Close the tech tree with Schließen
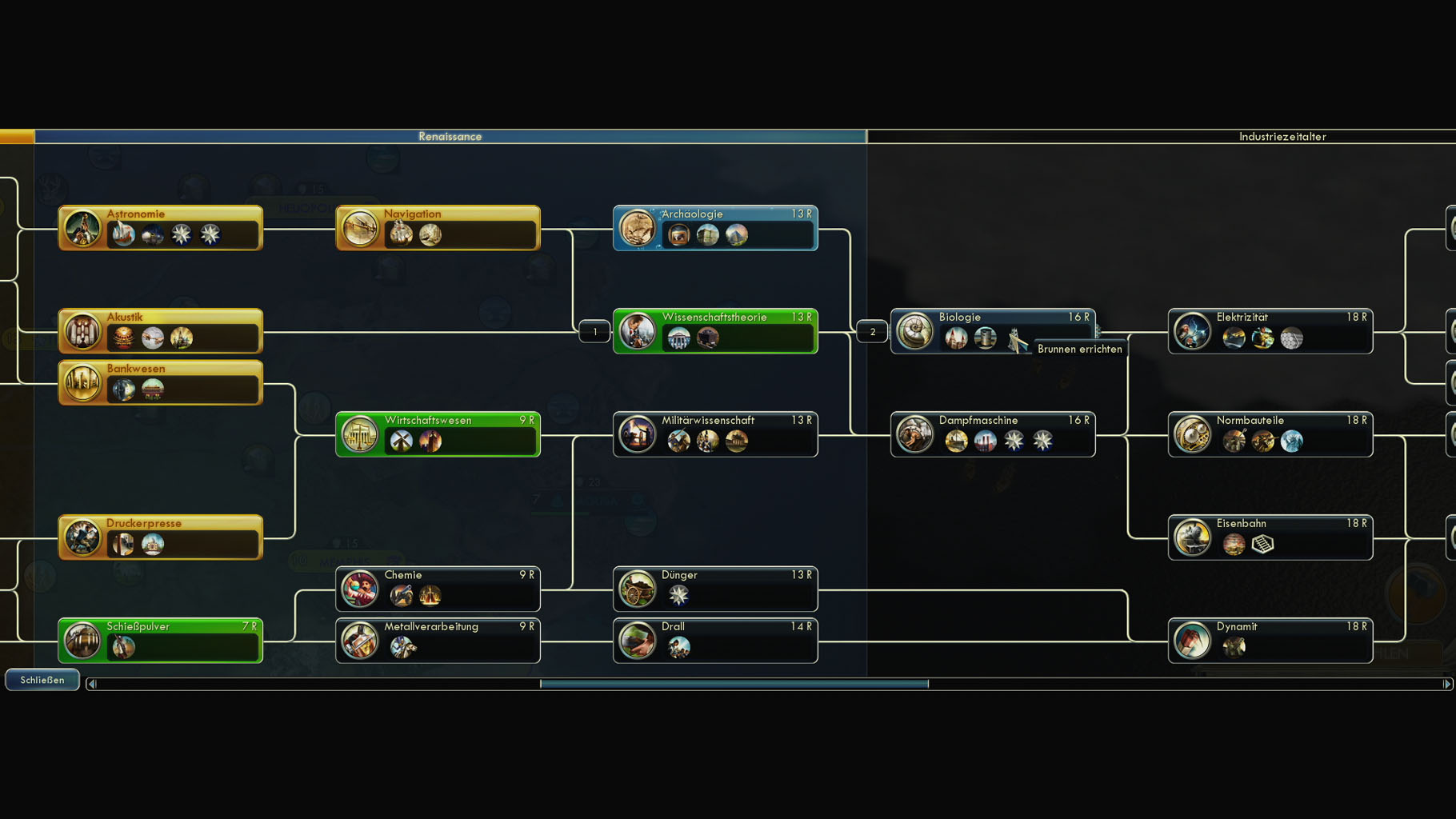 [x=42, y=680]
